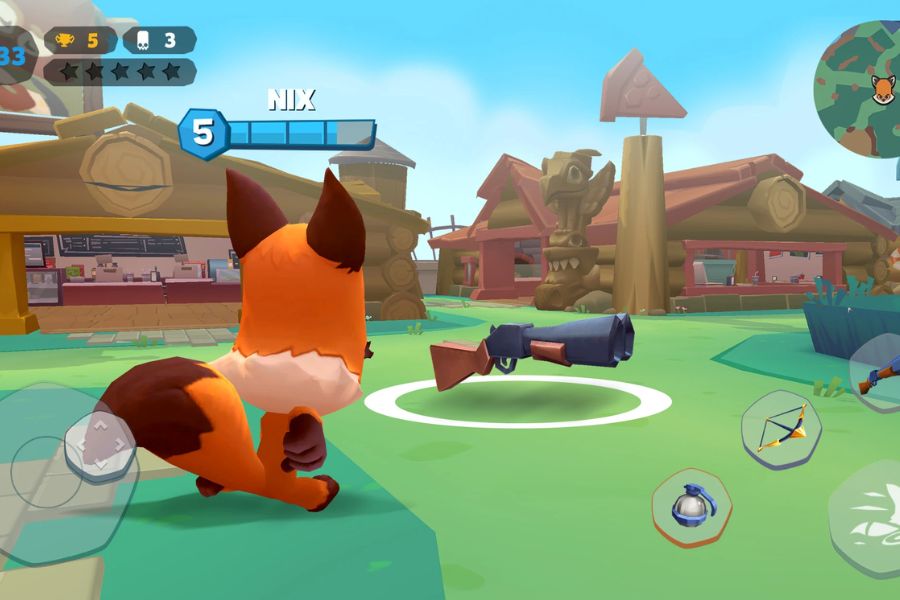
Task: Switch to the shotgun weapon slot
Action: pos(878,373)
